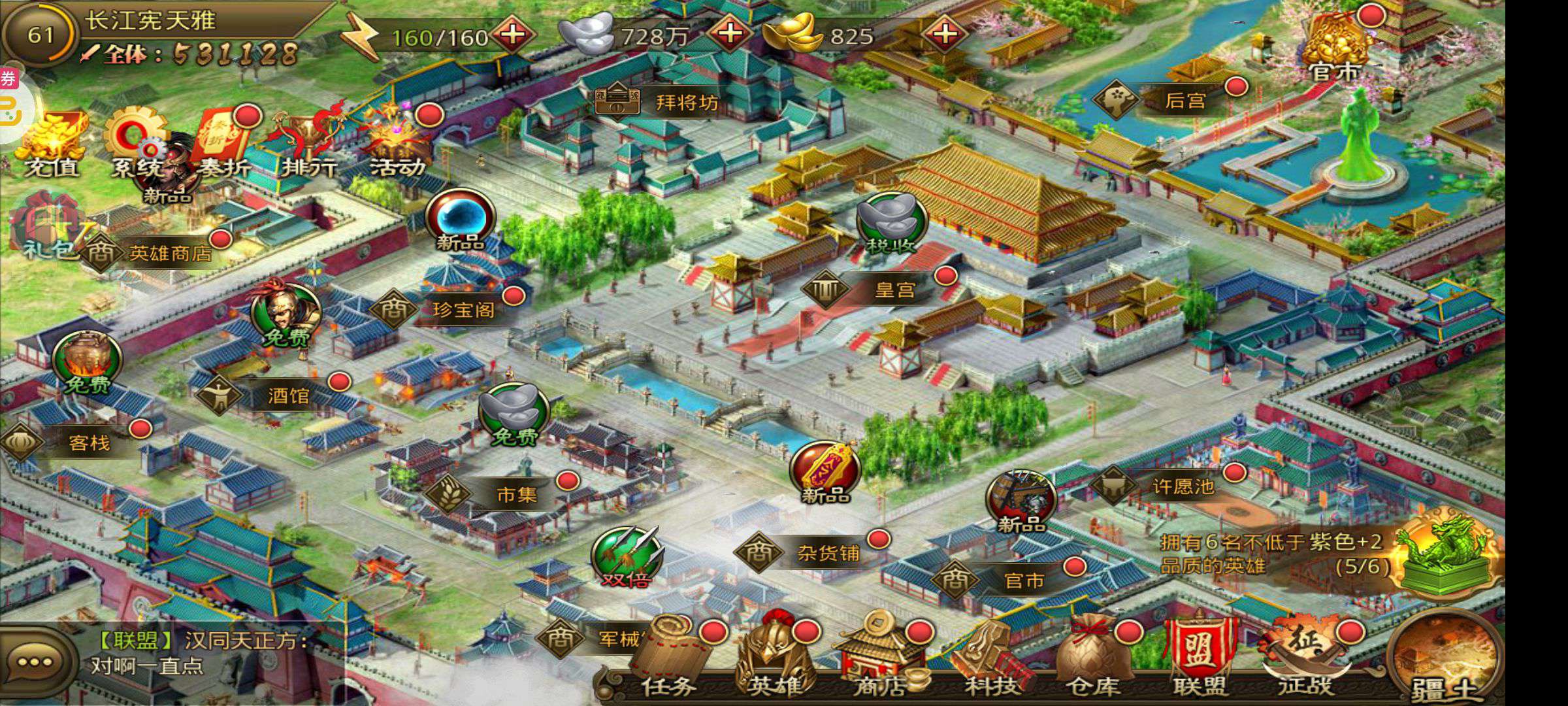This screenshot has height=706, width=1568.
Task: Collect 税收 tax silver bubble
Action: pyautogui.click(x=892, y=222)
